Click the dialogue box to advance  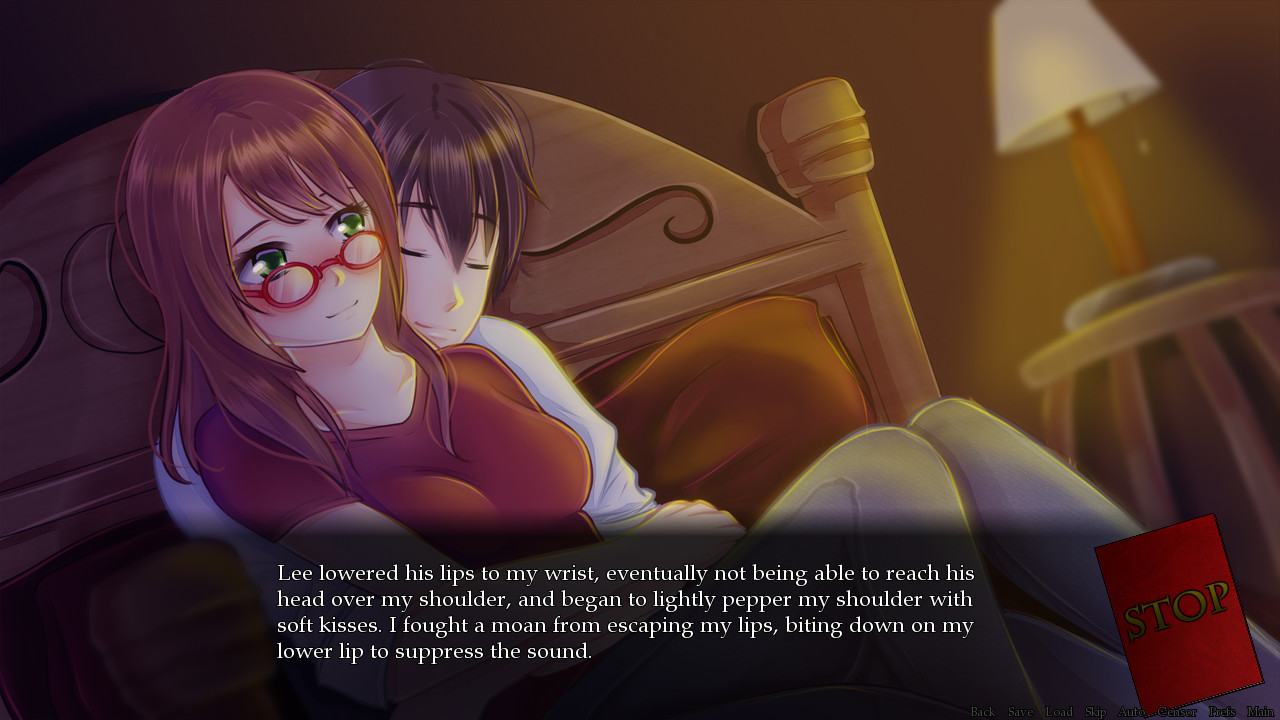[620, 610]
